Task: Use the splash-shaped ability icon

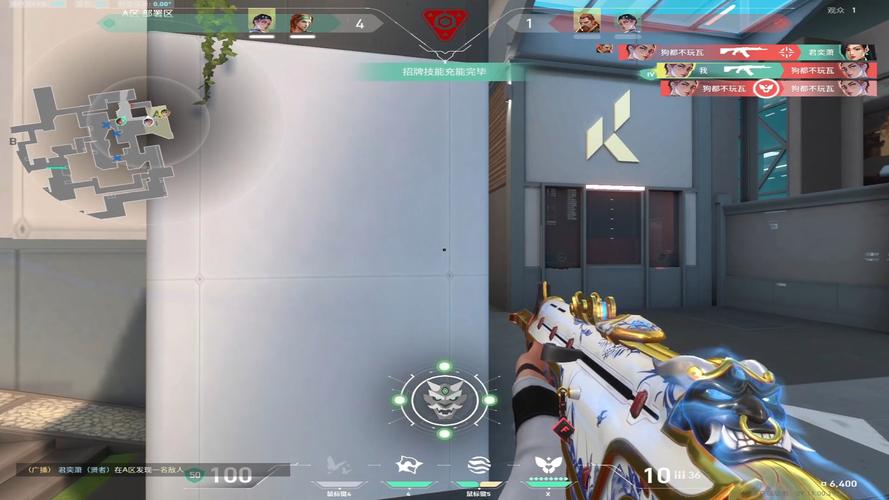Action: pos(408,465)
